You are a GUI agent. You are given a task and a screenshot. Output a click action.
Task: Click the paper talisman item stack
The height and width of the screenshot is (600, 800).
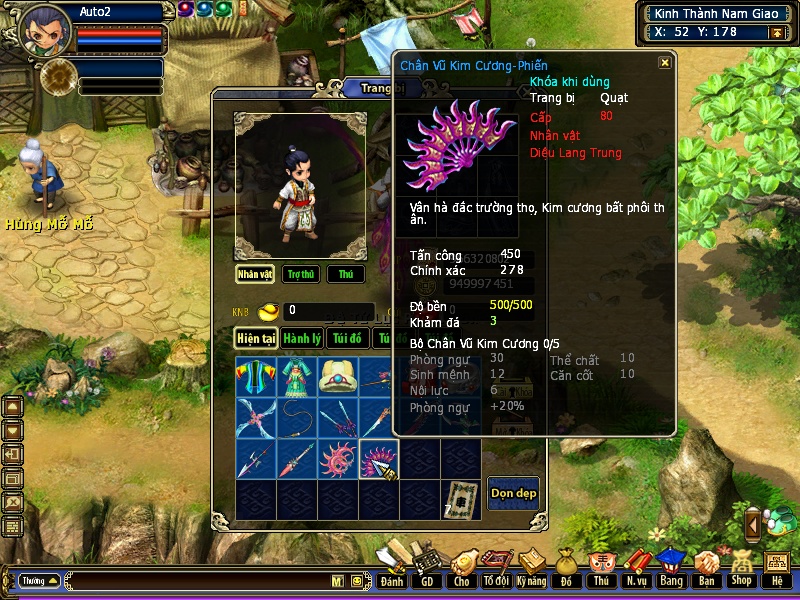tap(460, 499)
